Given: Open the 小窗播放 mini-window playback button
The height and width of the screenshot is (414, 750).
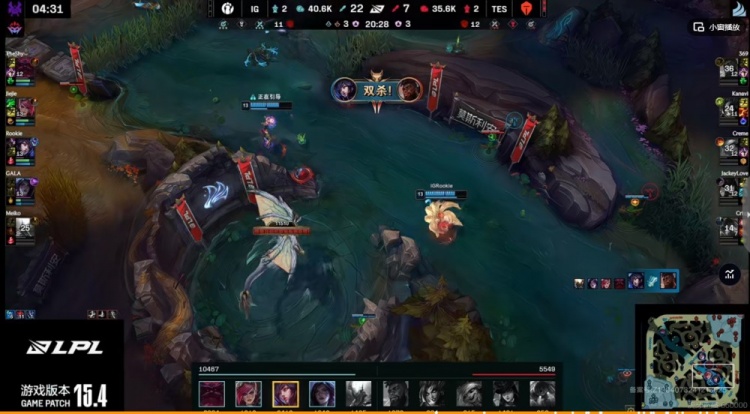Looking at the screenshot, I should (721, 27).
